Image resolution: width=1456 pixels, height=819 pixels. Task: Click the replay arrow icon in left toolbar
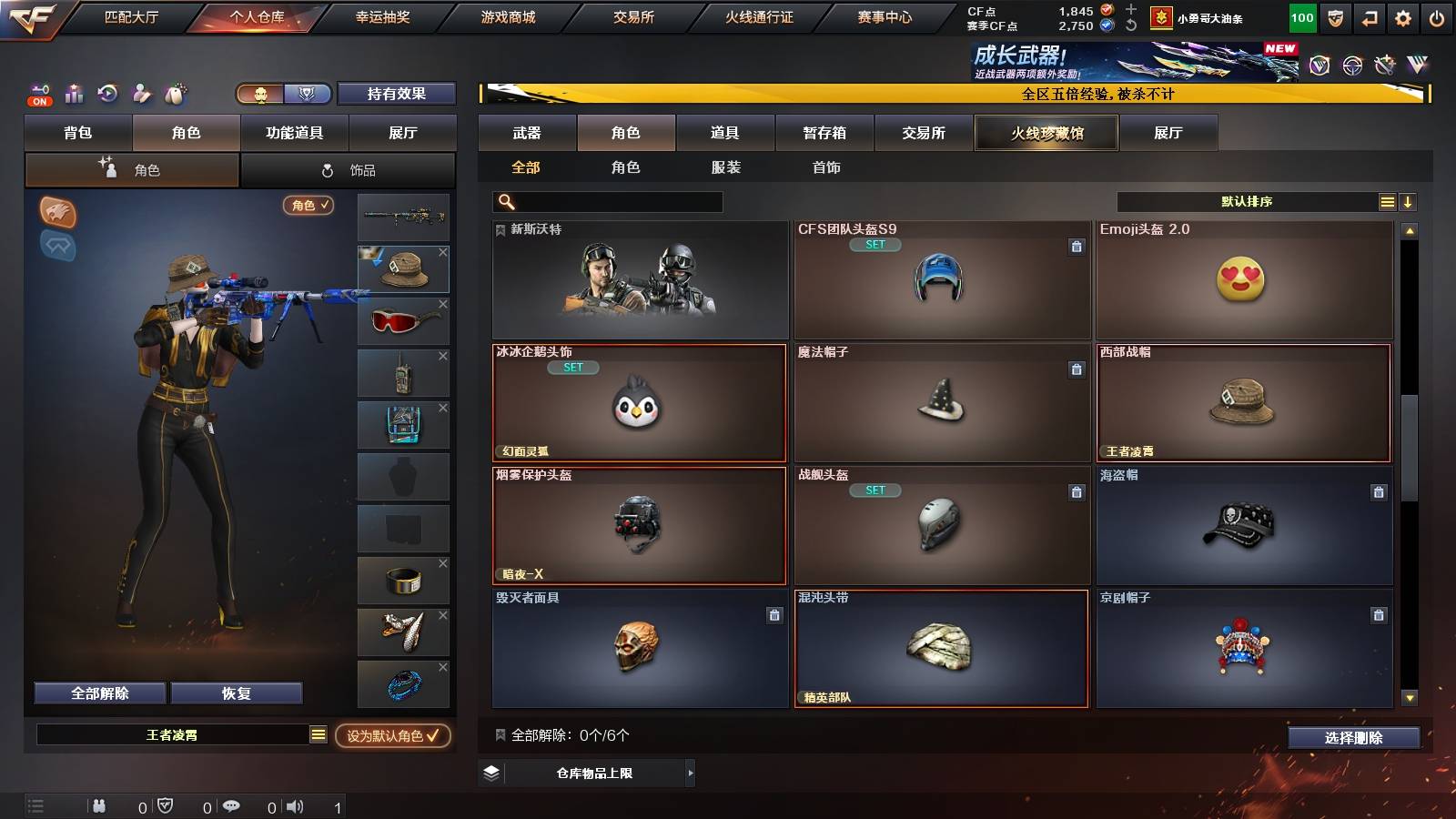pos(107,94)
